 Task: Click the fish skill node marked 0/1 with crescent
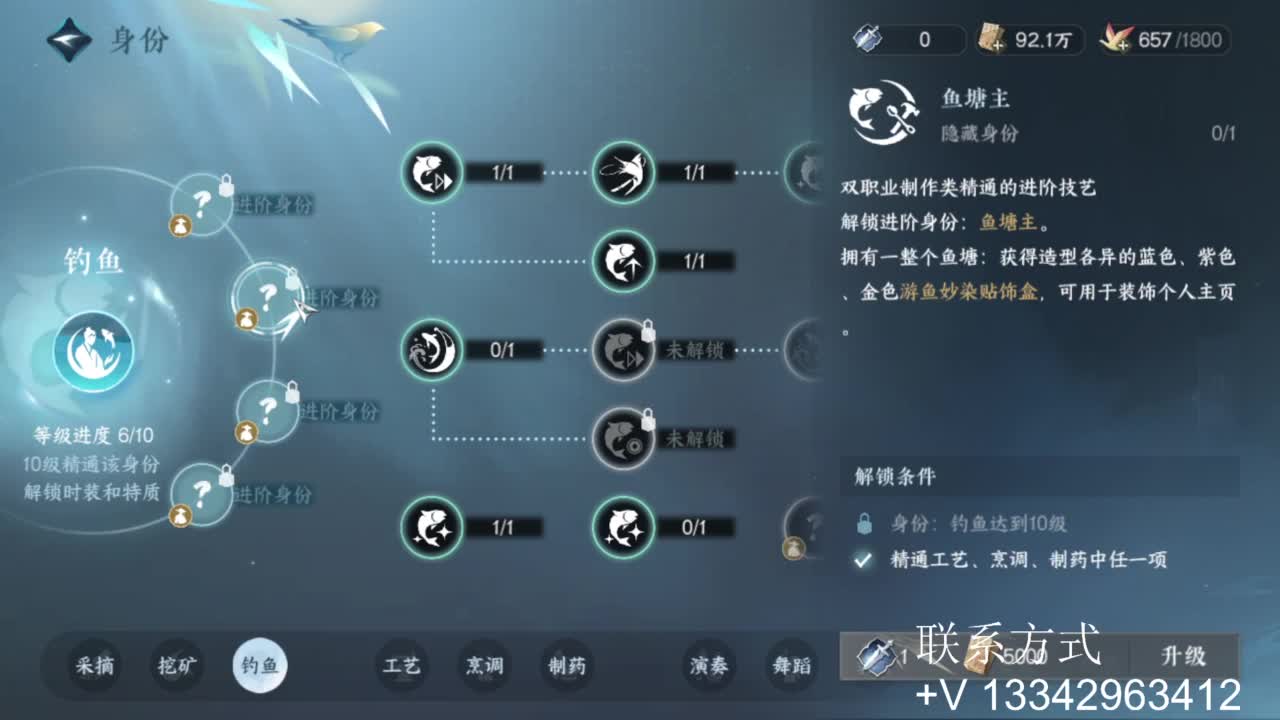pyautogui.click(x=432, y=352)
